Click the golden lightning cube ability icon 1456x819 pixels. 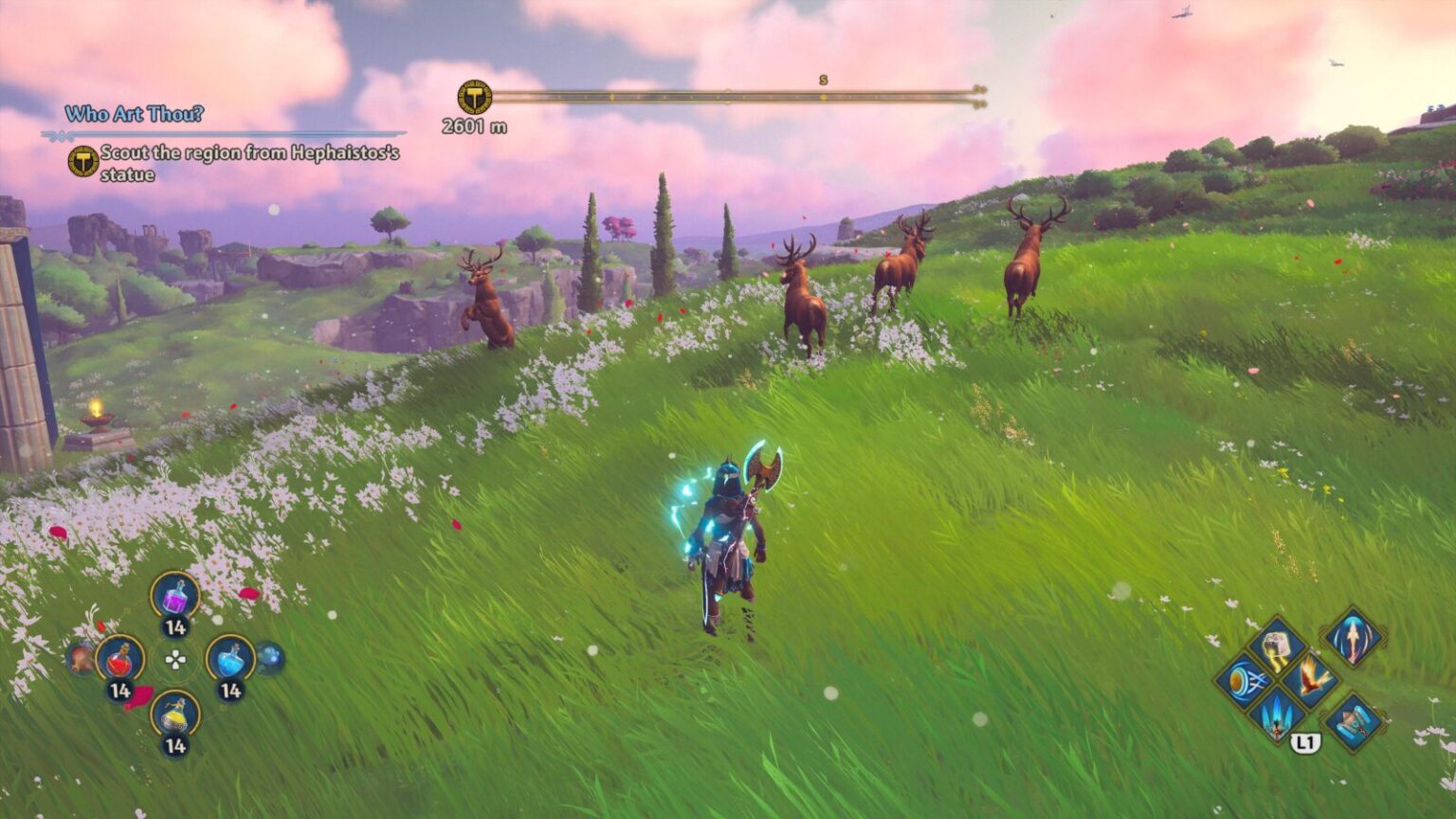pos(1277,646)
